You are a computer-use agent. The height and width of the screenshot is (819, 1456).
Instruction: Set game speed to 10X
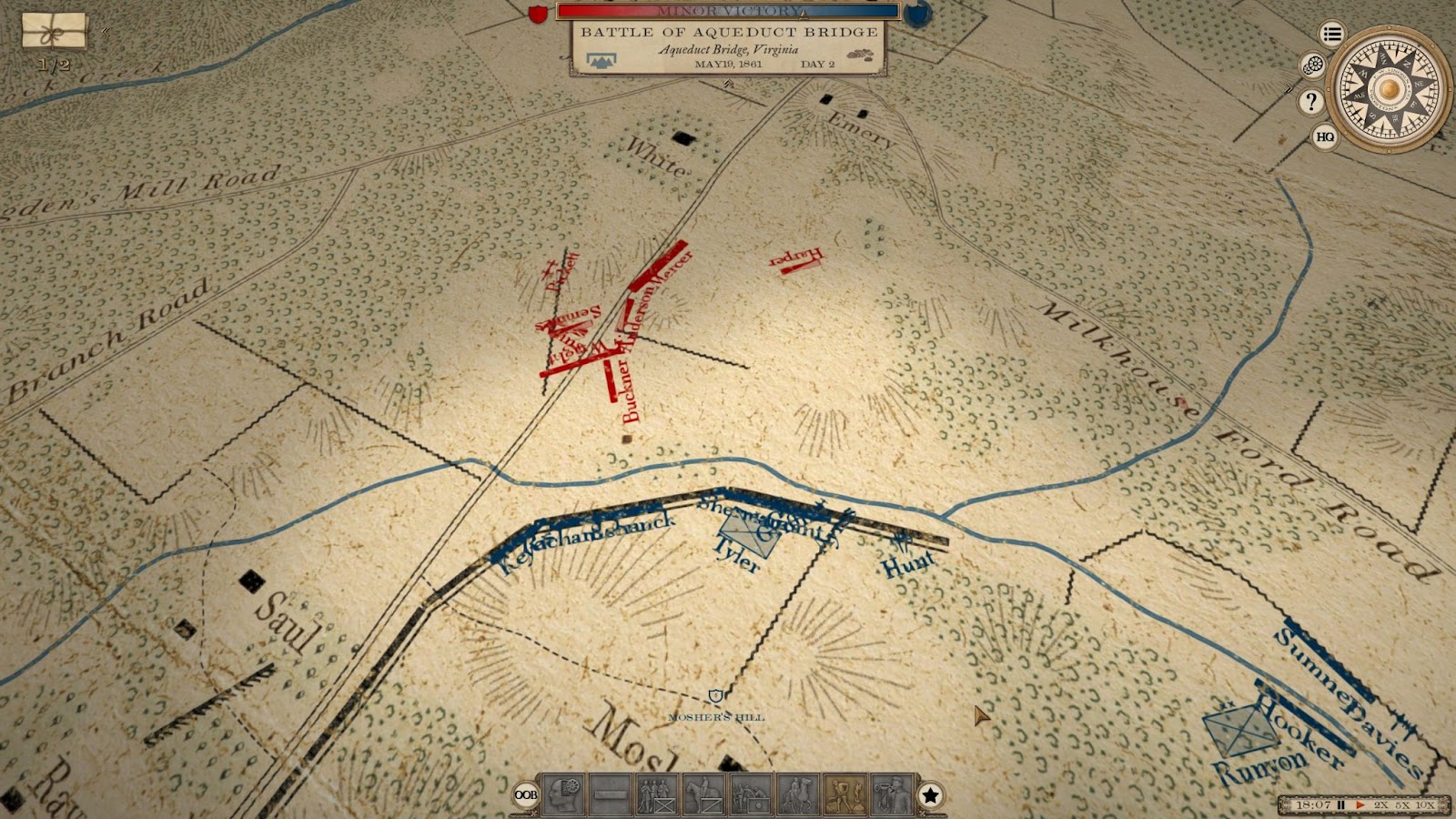point(1424,805)
